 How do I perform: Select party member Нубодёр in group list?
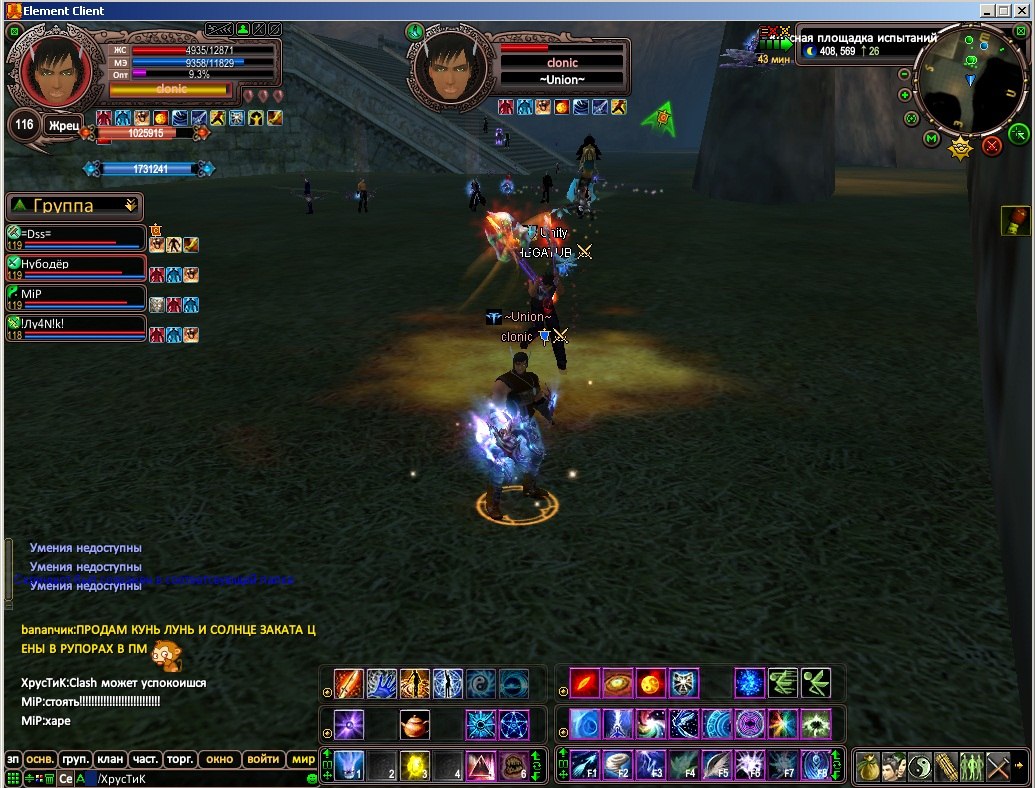tap(76, 268)
